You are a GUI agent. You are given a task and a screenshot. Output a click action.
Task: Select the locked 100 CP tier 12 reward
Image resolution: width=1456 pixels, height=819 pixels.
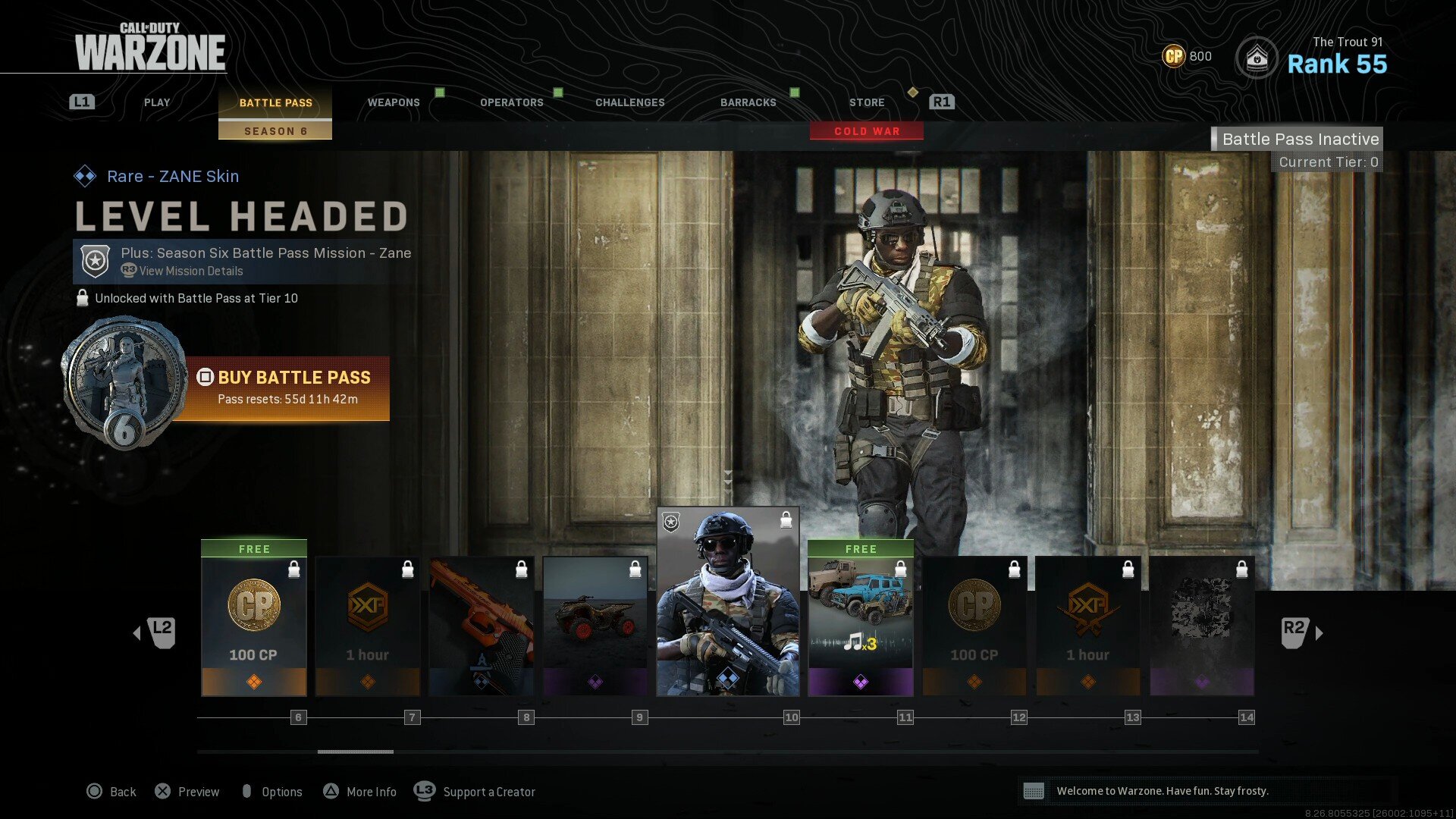(974, 626)
